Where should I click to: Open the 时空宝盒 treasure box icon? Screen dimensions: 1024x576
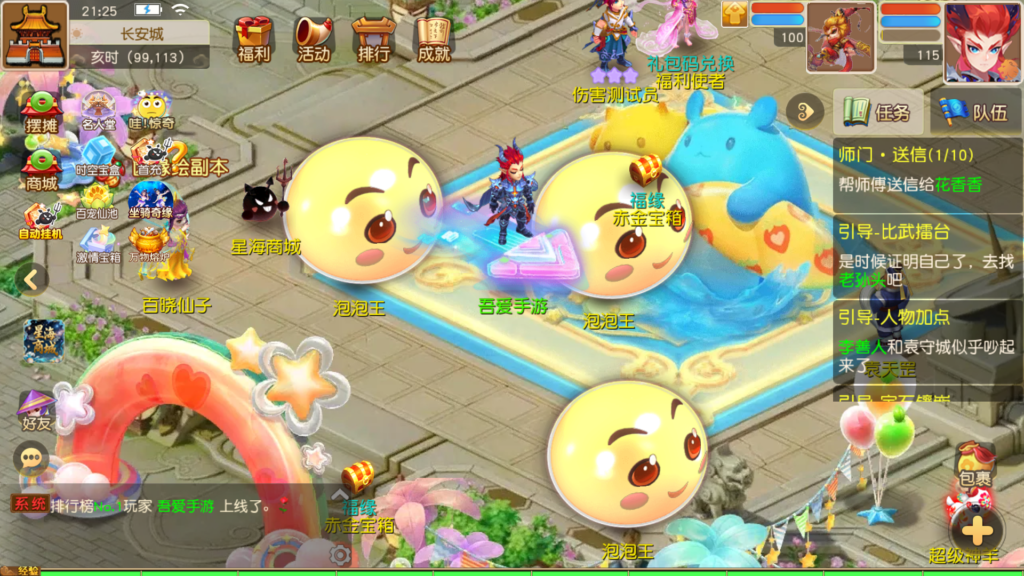click(98, 158)
